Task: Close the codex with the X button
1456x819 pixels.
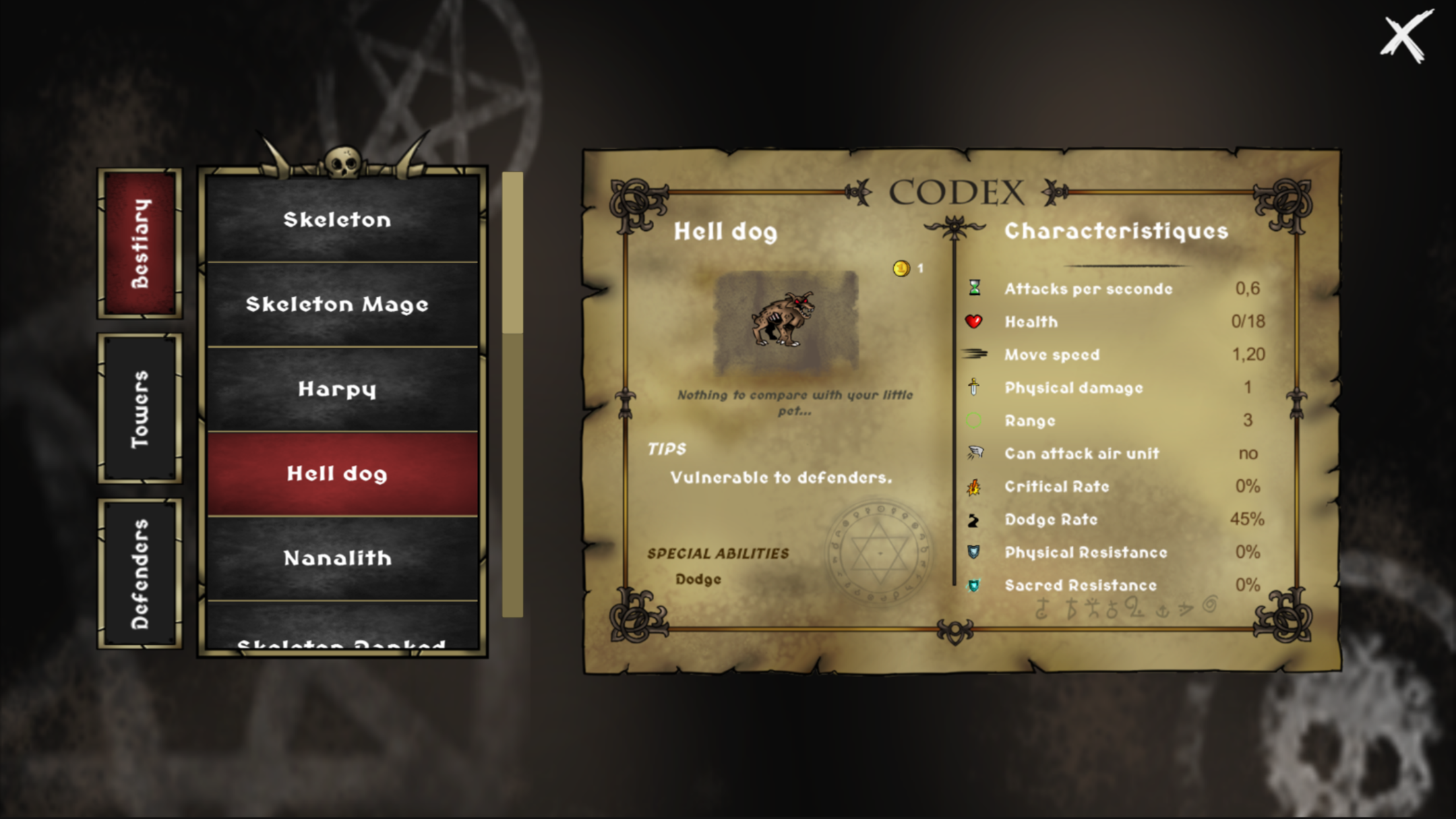Action: [x=1406, y=37]
